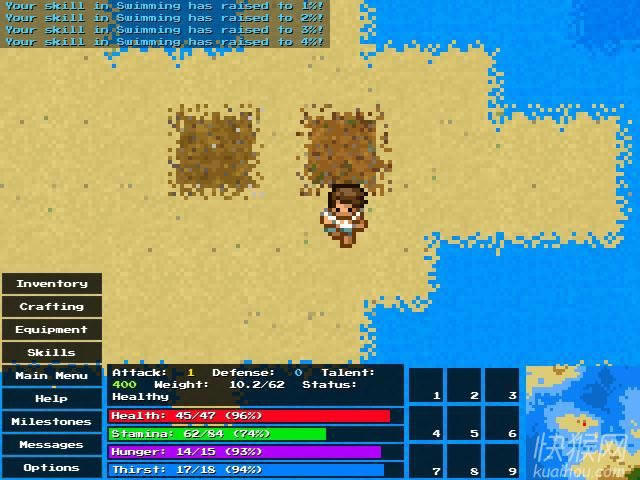Show the Milestones window
The image size is (640, 480).
[52, 422]
